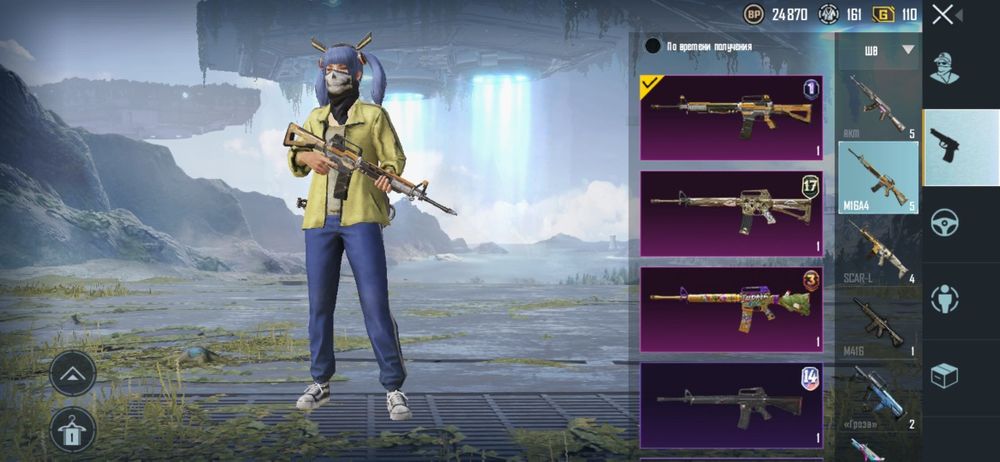Screen dimensions: 1000x462
Task: Open the ШВ weapon type dropdown
Action: click(887, 49)
